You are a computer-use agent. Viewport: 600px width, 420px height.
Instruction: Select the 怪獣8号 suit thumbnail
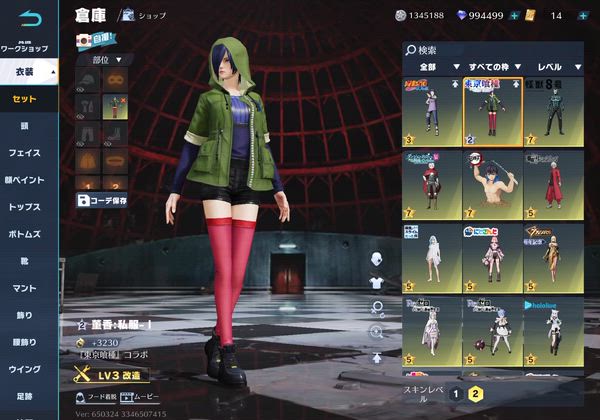[x=551, y=111]
